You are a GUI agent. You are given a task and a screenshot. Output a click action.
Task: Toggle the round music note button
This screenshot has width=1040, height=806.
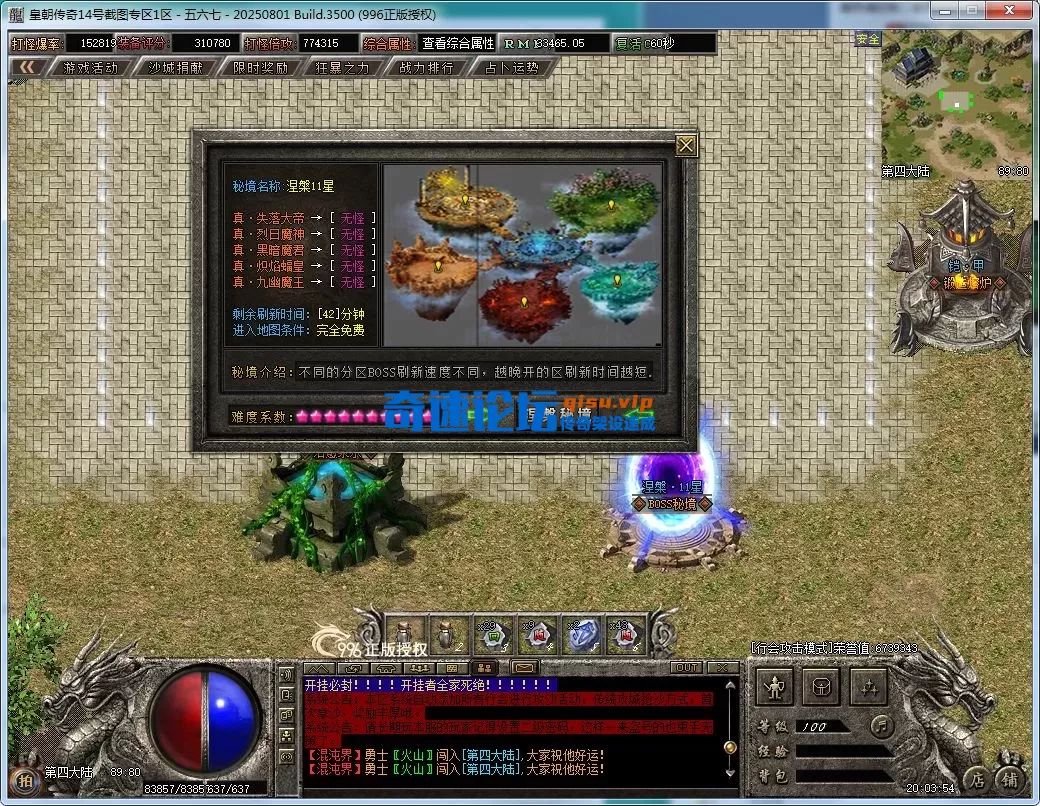[x=882, y=724]
